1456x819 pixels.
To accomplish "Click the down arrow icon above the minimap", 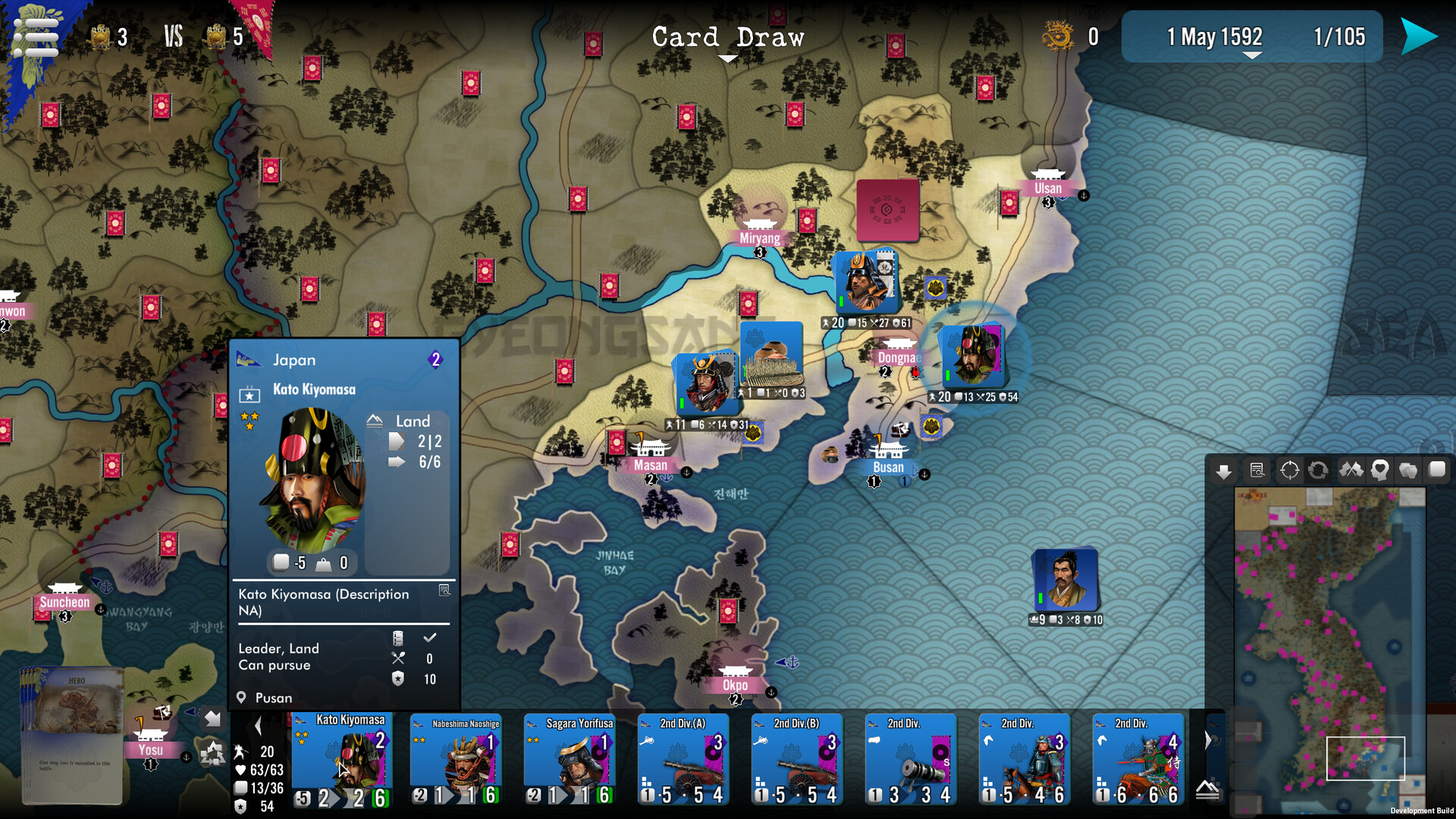I will 1224,470.
